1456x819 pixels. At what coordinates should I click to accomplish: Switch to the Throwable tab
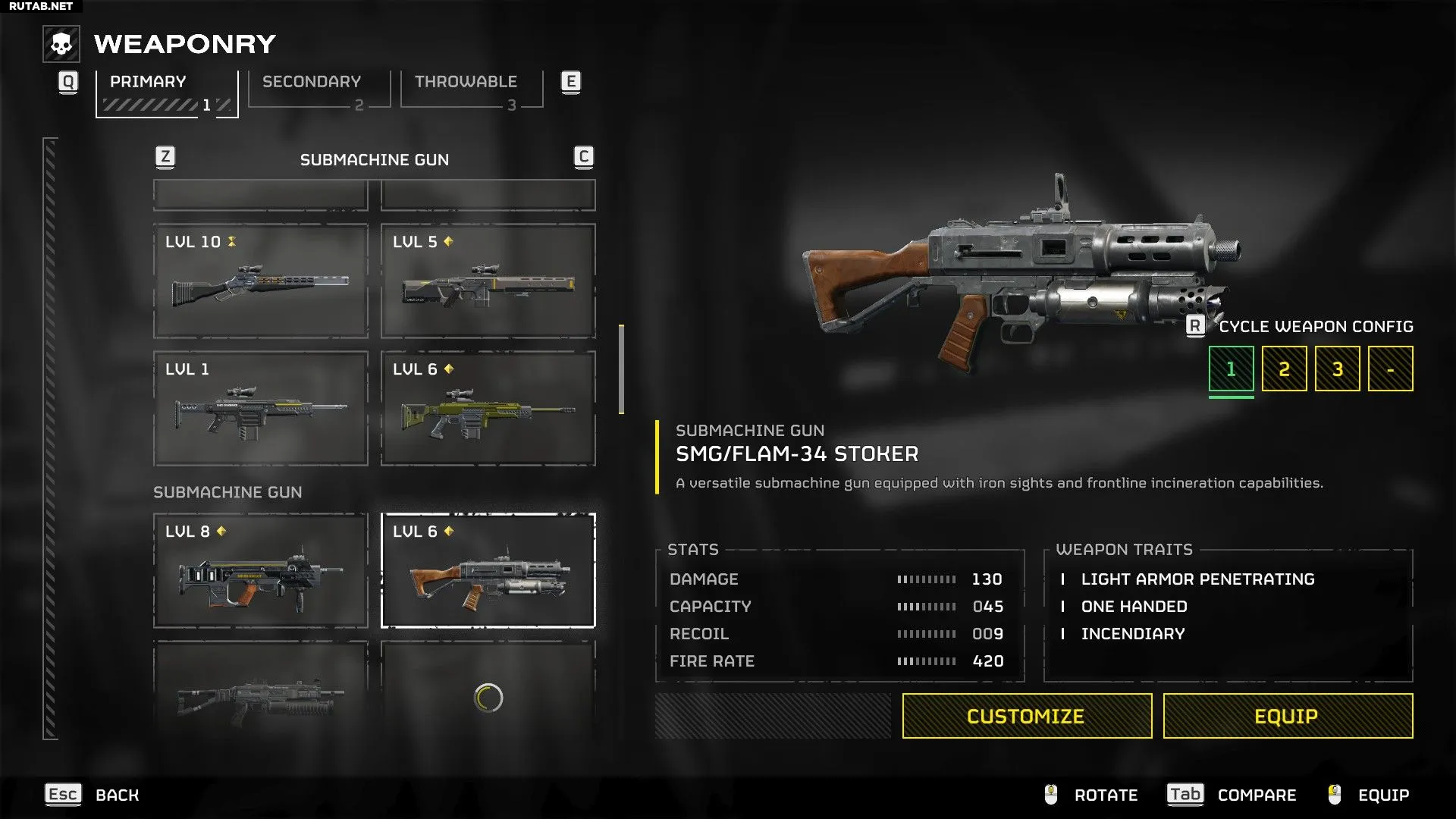pos(471,89)
